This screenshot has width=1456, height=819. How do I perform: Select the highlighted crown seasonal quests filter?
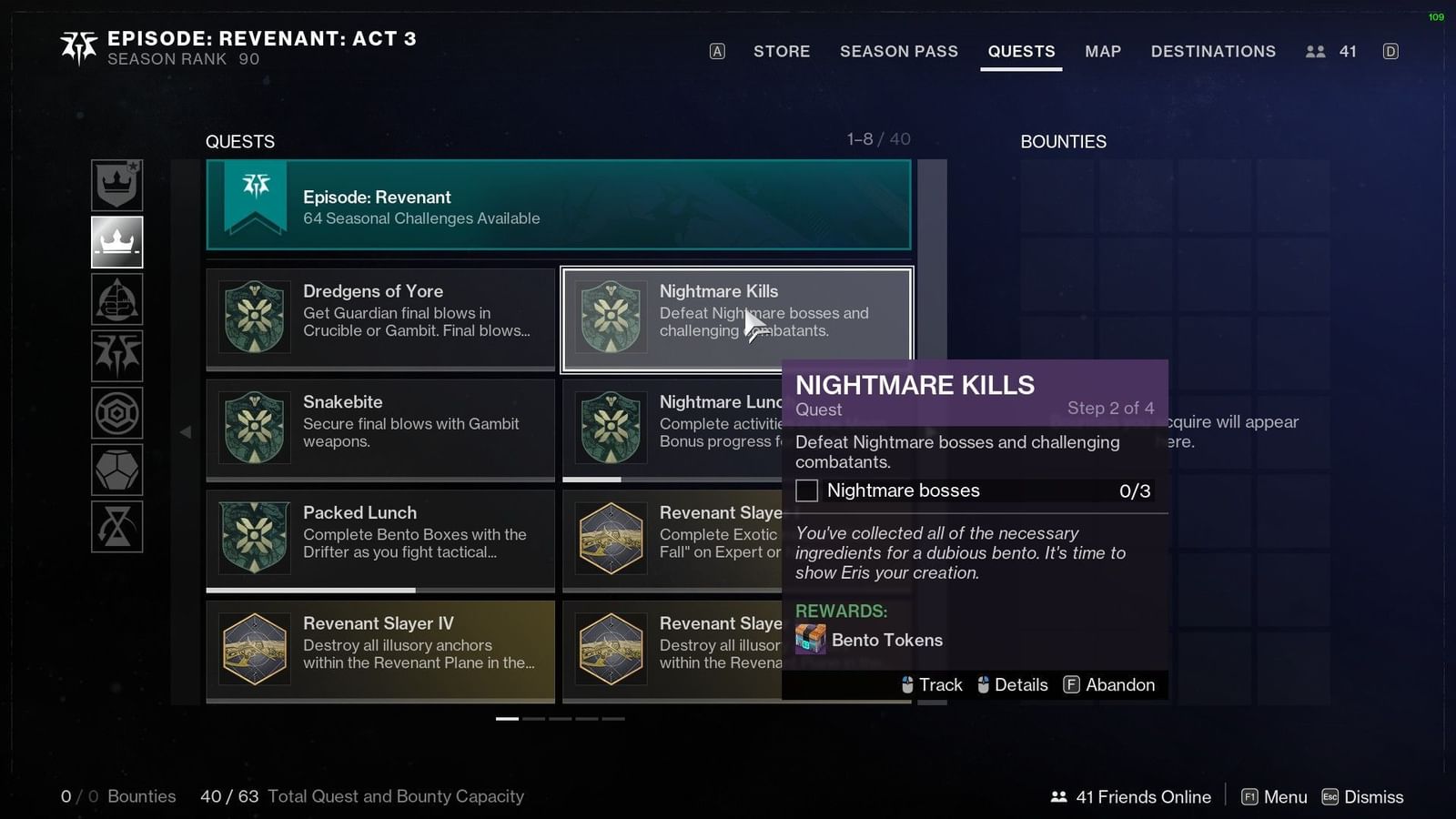pyautogui.click(x=116, y=242)
